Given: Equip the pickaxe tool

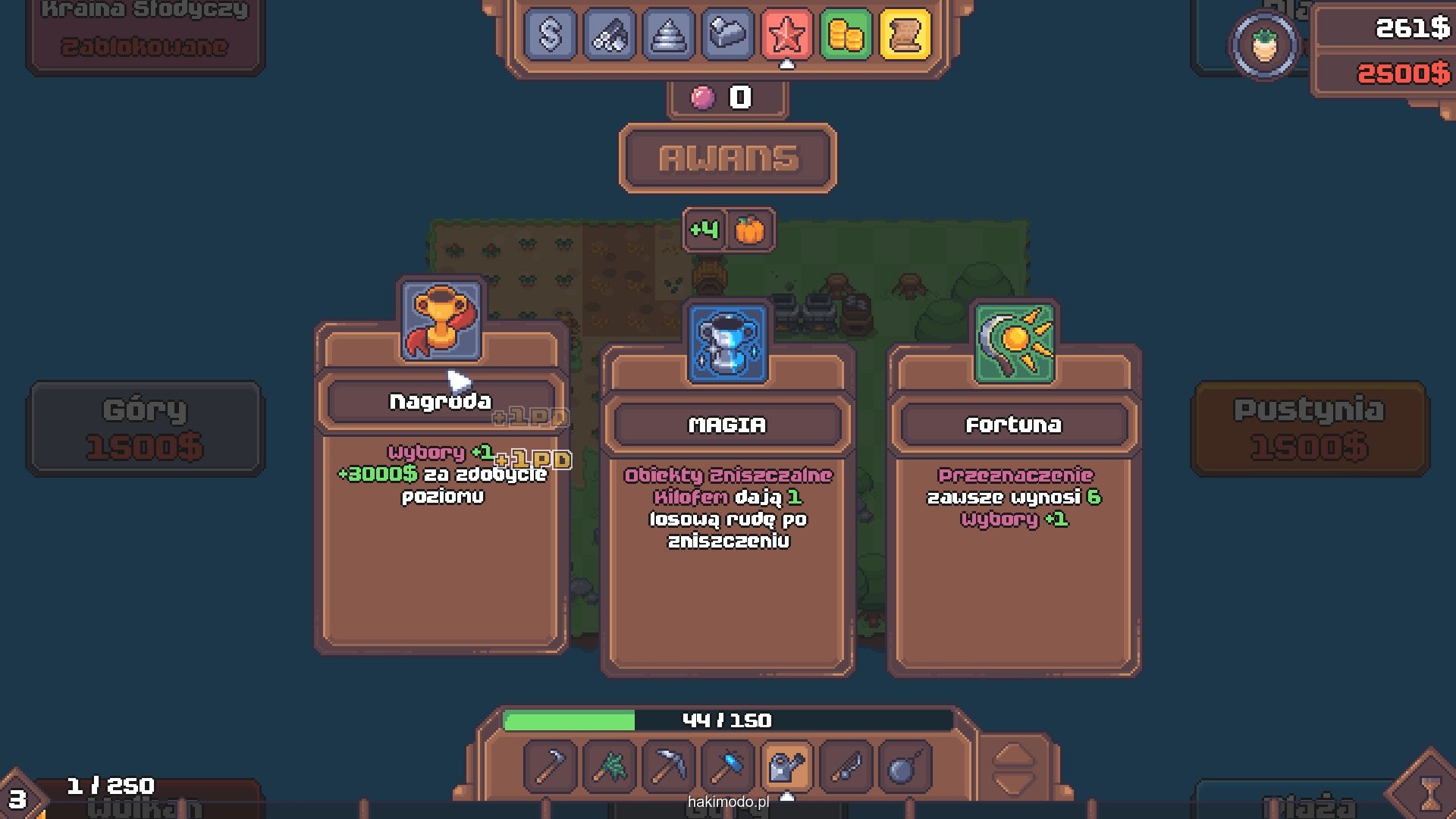Looking at the screenshot, I should tap(668, 767).
